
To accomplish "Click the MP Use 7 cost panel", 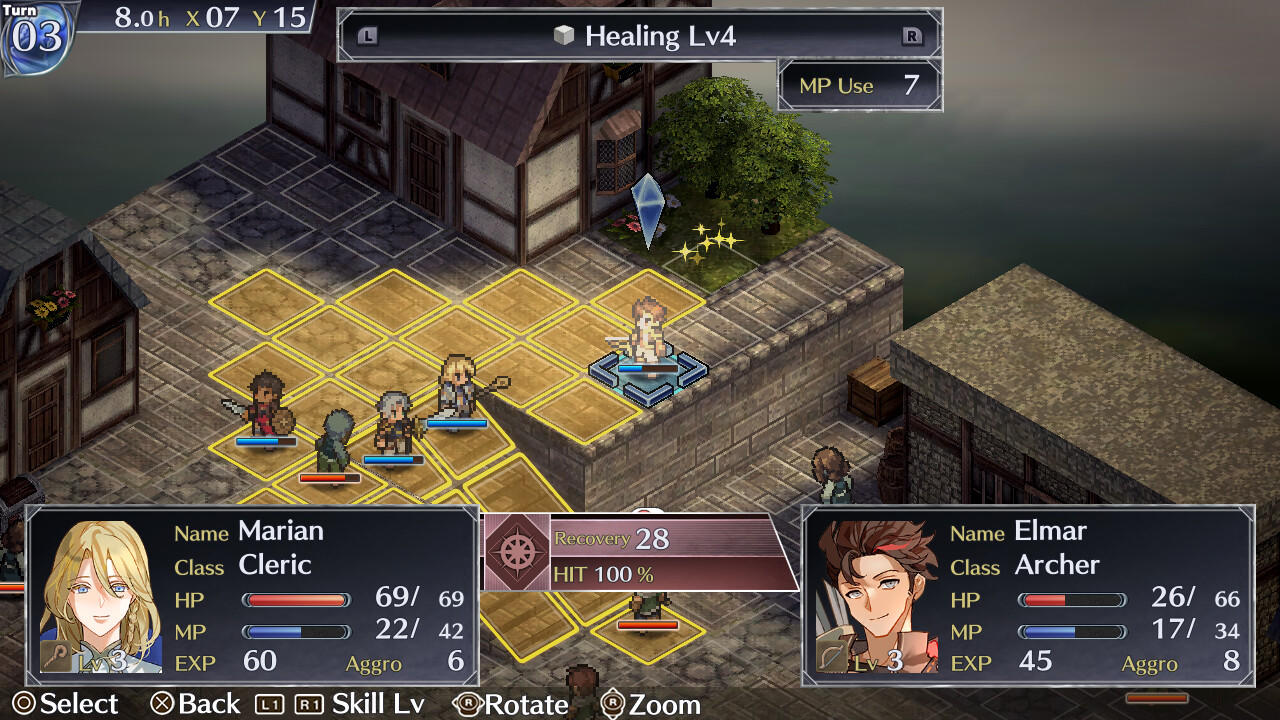I will coord(858,86).
